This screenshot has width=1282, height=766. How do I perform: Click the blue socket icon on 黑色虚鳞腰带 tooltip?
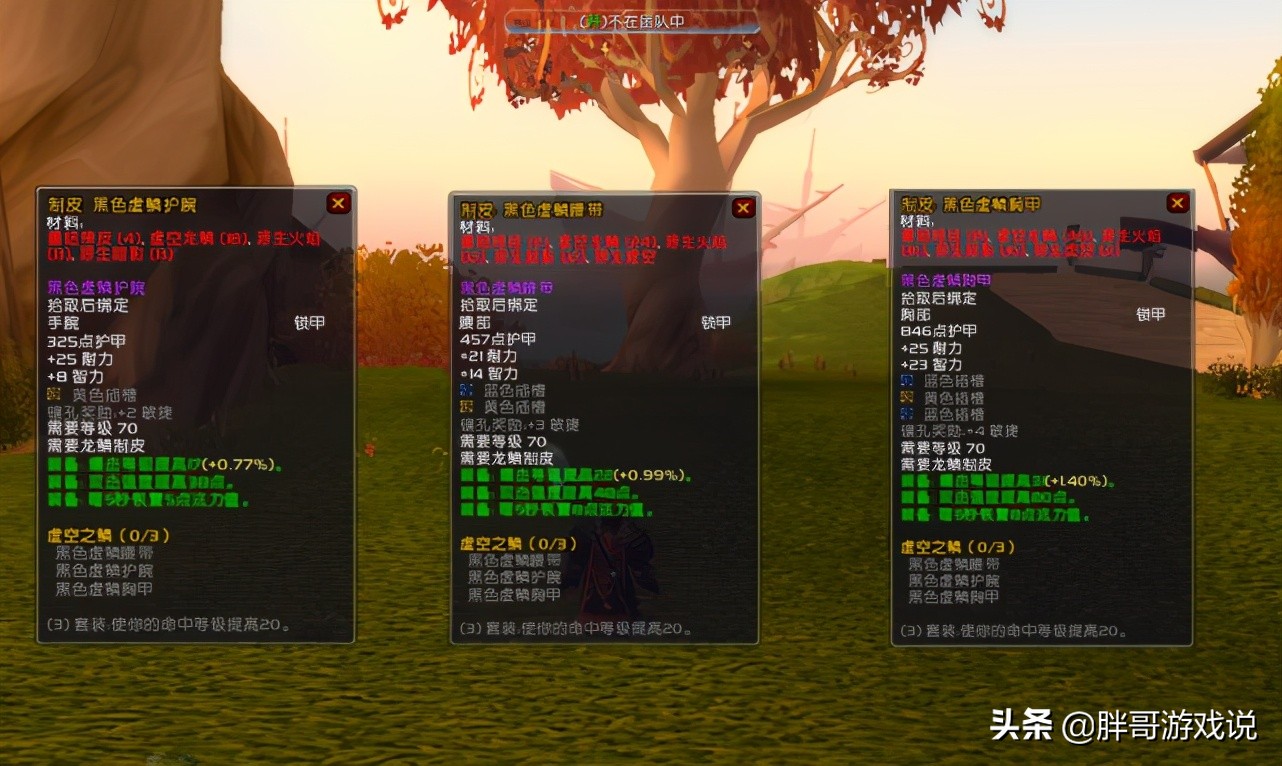tap(466, 391)
